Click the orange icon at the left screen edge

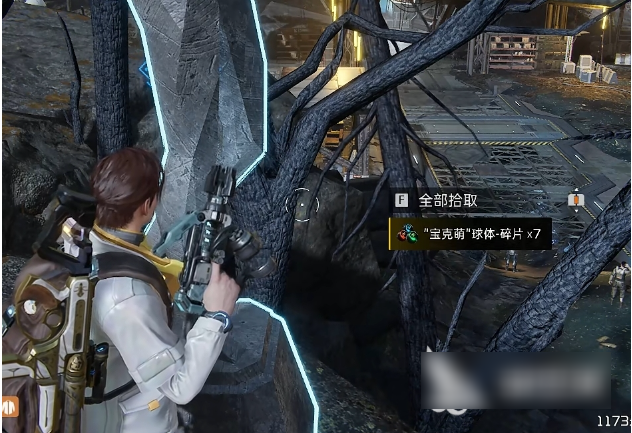pos(8,406)
